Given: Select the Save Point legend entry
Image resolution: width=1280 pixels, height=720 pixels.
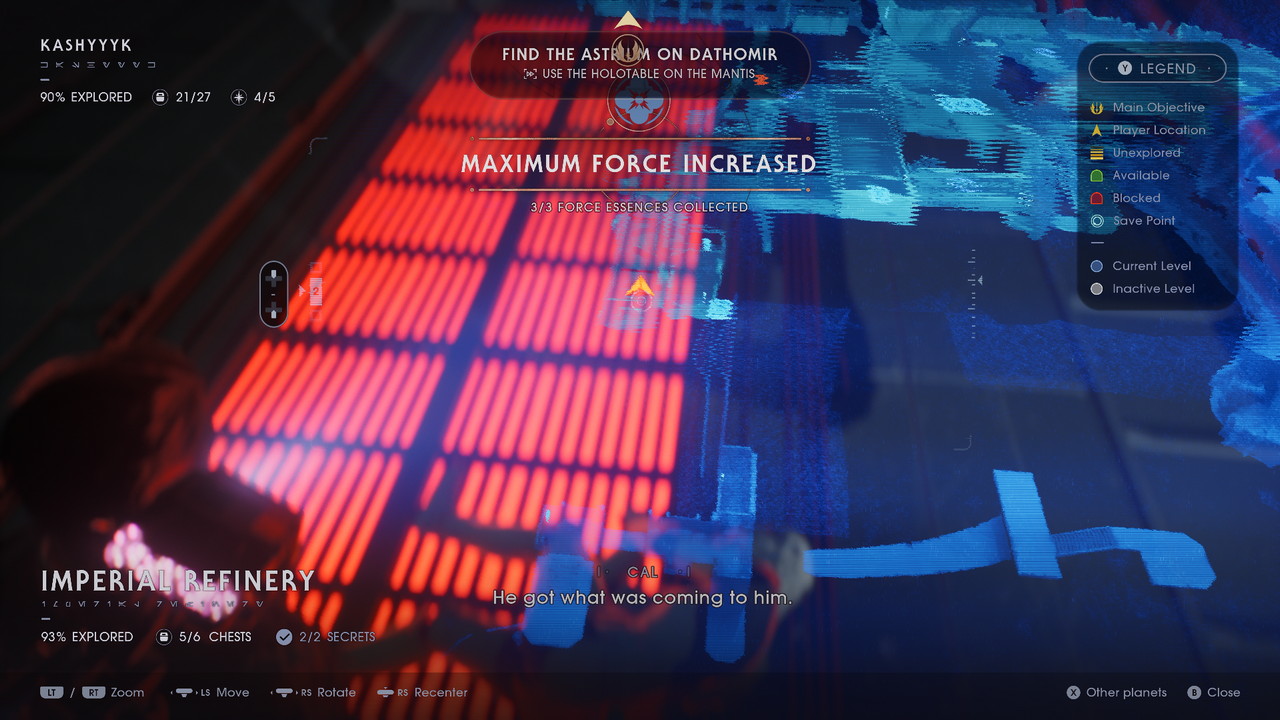Looking at the screenshot, I should 1143,221.
